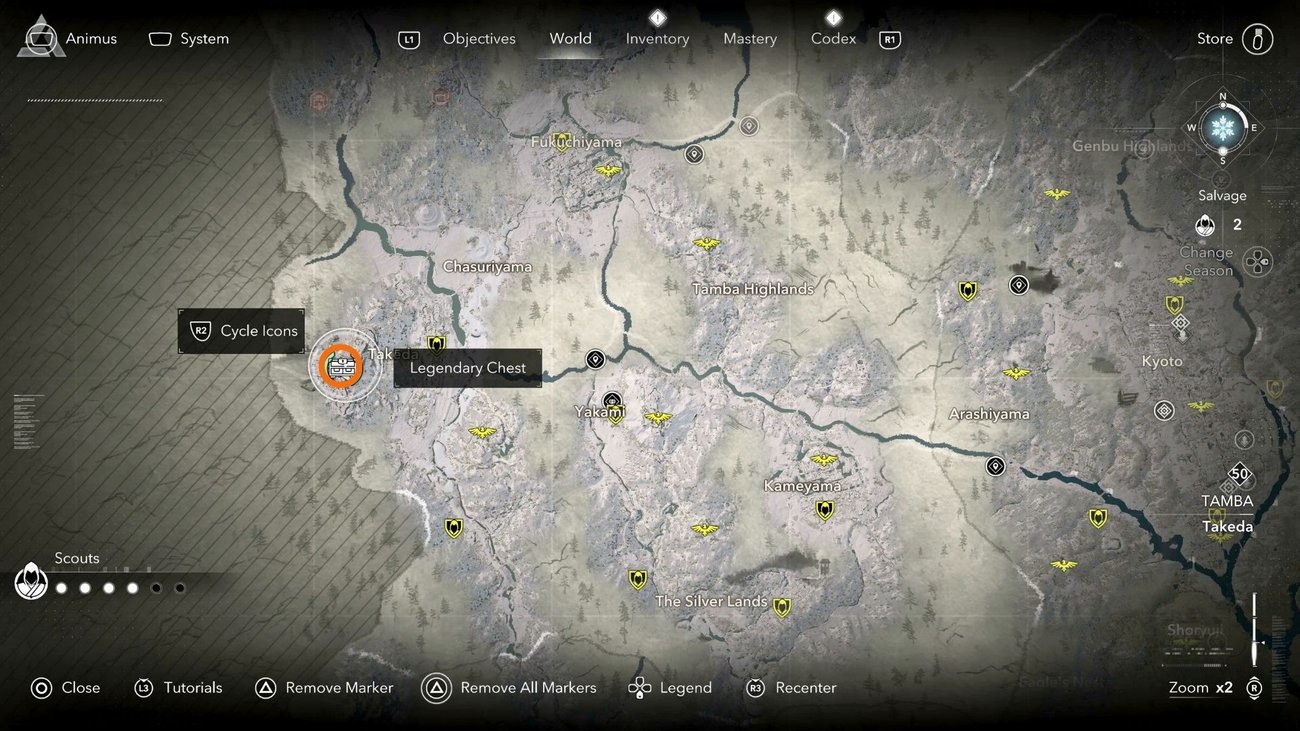
Task: Select the Scouts raven icon bottom left
Action: pyautogui.click(x=31, y=580)
